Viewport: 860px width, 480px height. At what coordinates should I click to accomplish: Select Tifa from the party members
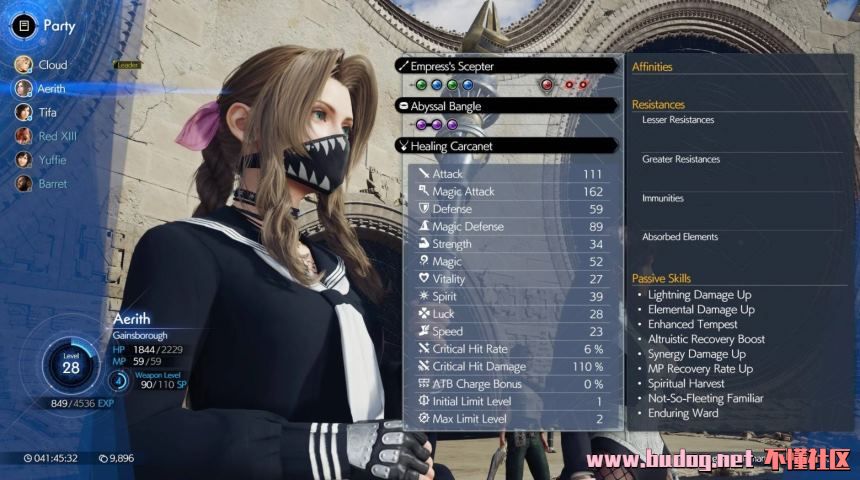(48, 113)
